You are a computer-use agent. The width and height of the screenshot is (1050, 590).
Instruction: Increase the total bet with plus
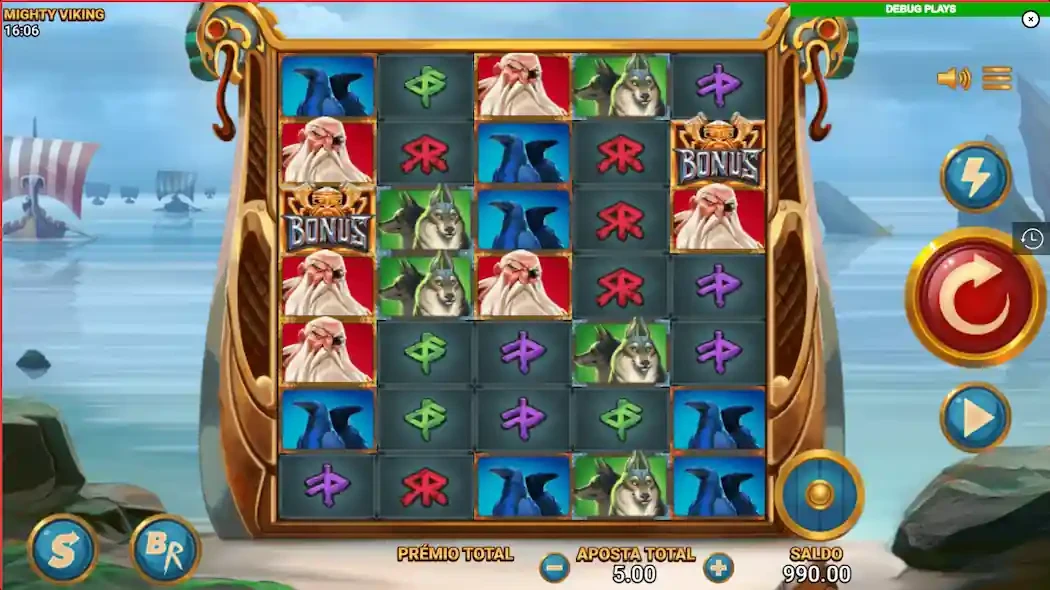[x=717, y=568]
